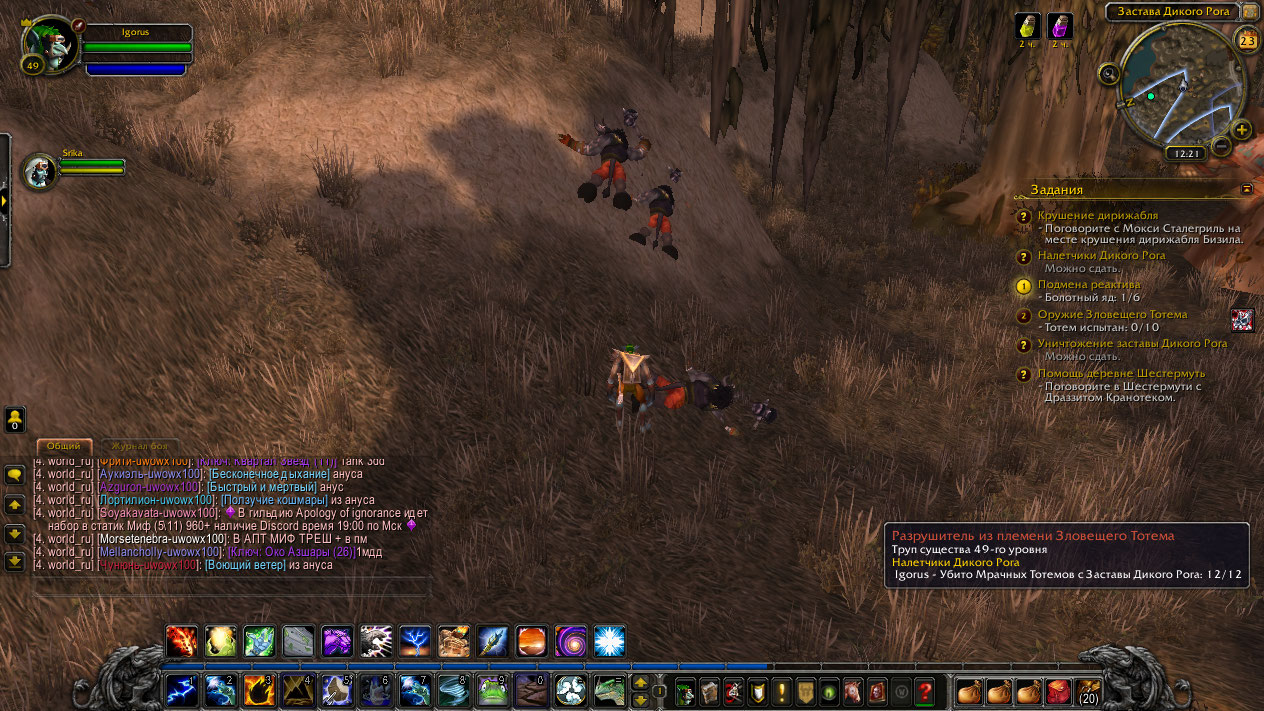This screenshot has height=711, width=1264.
Task: Activate the fire spell in slot 3
Action: 259,689
